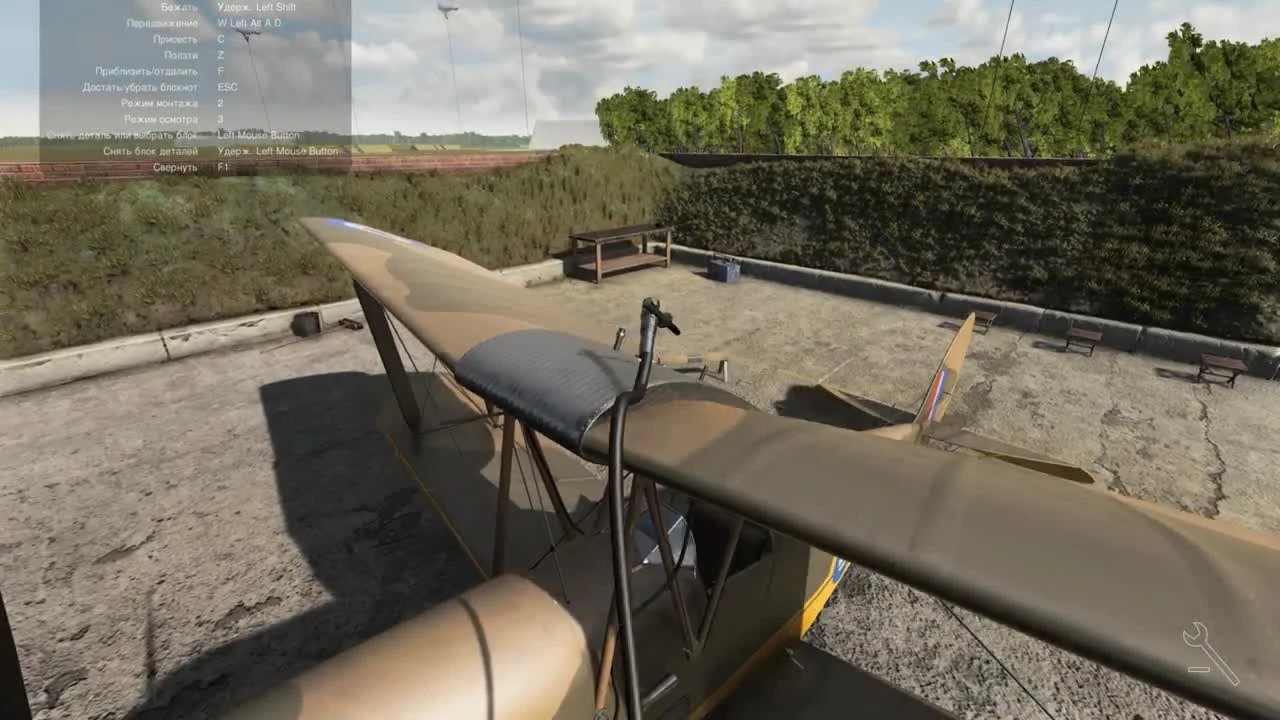Click the blue toolbox on the workbench
The width and height of the screenshot is (1280, 720).
(x=722, y=268)
